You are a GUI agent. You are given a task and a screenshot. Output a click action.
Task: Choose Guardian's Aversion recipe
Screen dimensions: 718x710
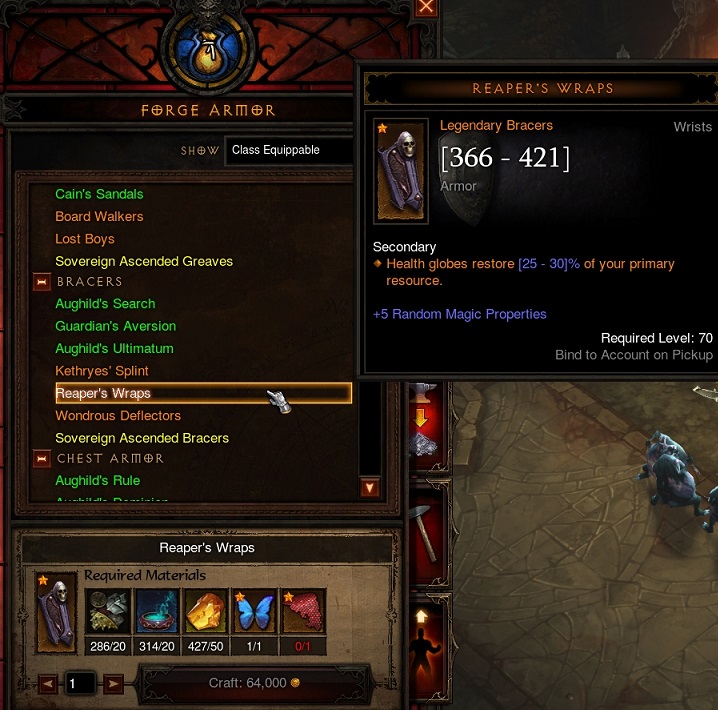tap(115, 326)
